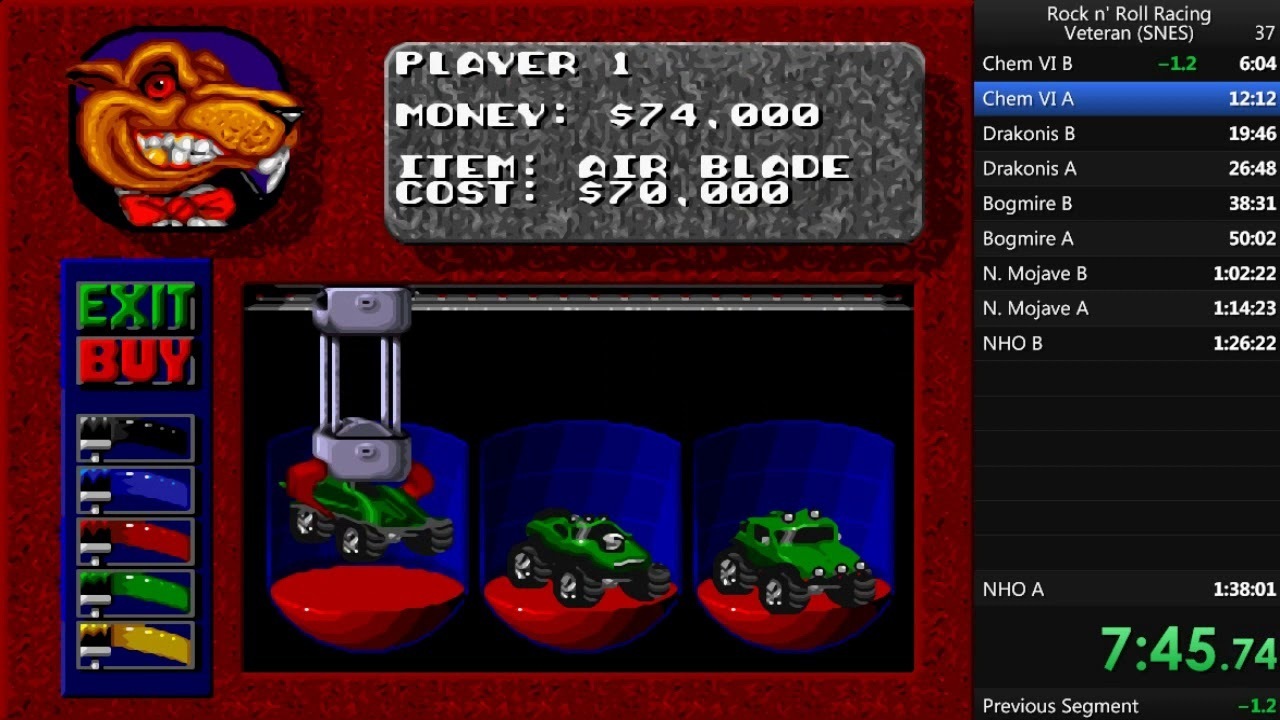This screenshot has width=1280, height=720.
Task: Select the Drakonis B split row
Action: point(1127,134)
